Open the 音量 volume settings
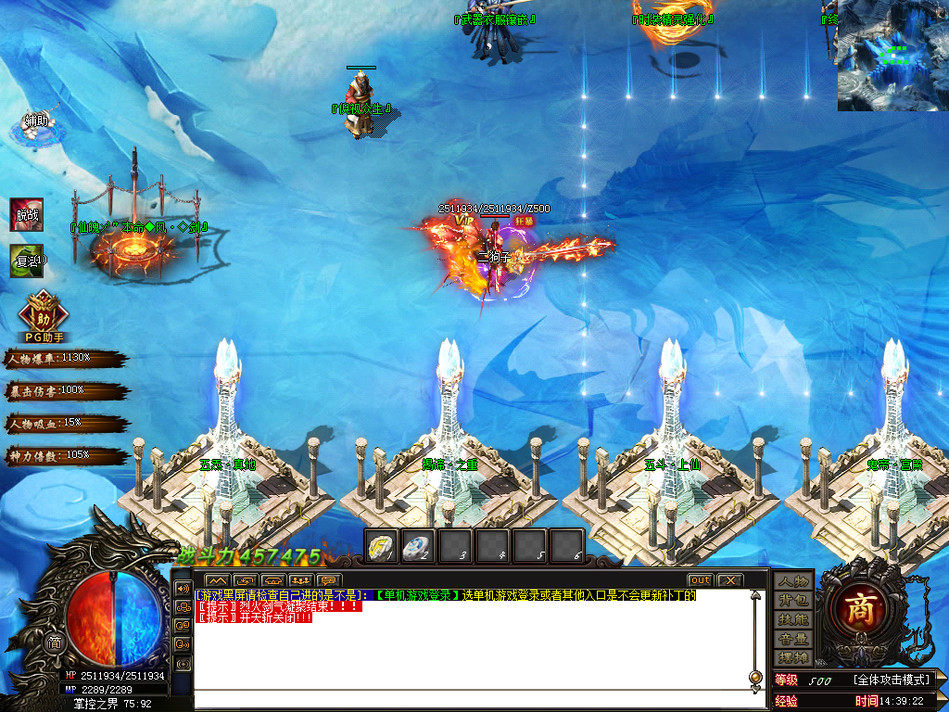949x712 pixels. pyautogui.click(x=794, y=639)
